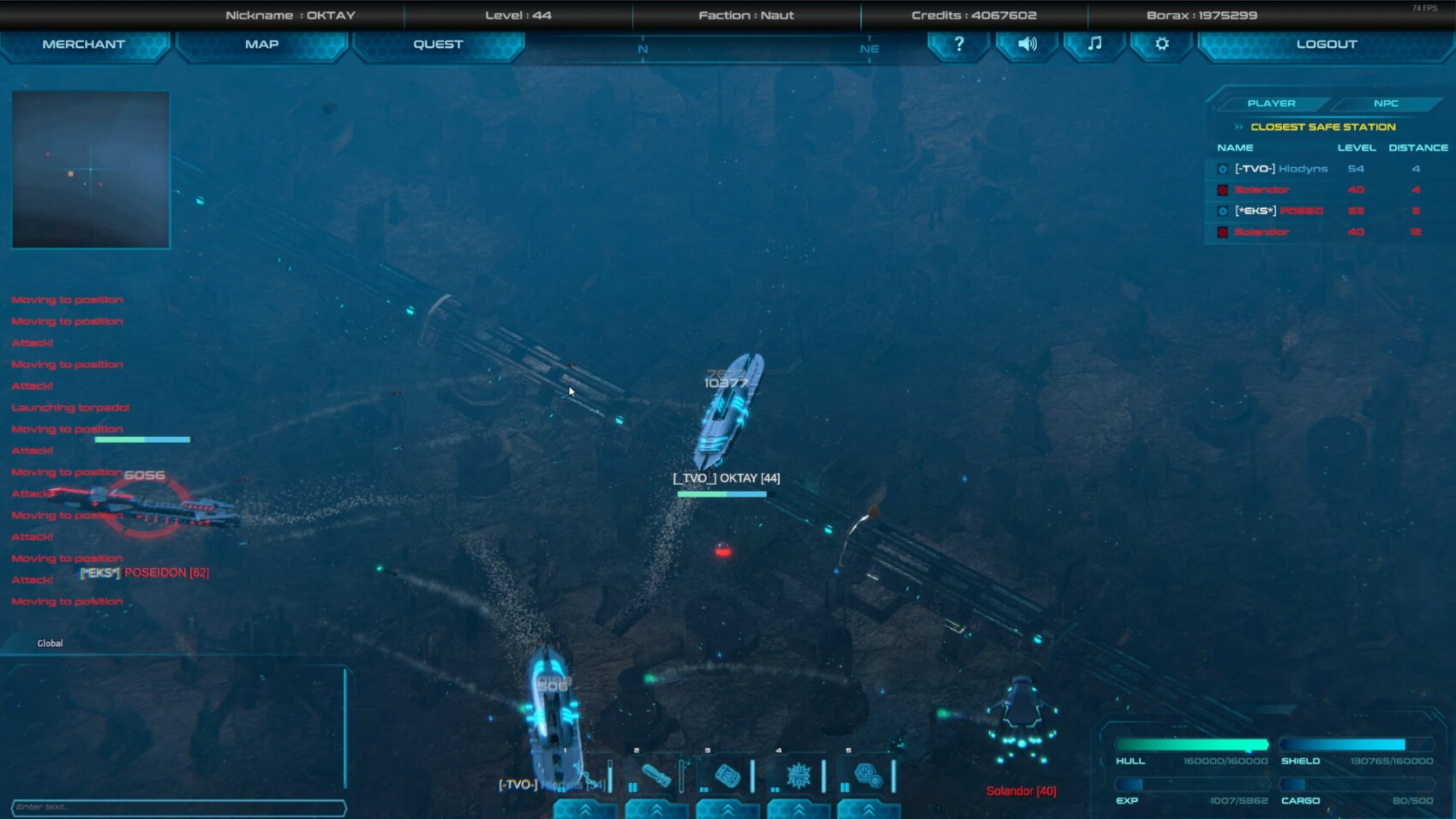This screenshot has width=1456, height=819.
Task: Open Closest Safe Station with double-arrow
Action: [1237, 126]
